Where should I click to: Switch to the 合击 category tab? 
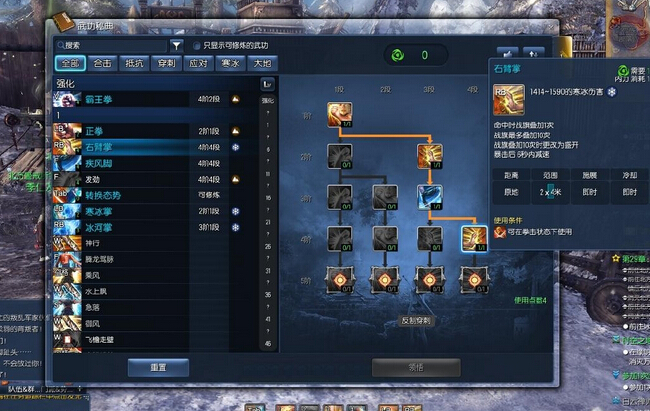(103, 62)
